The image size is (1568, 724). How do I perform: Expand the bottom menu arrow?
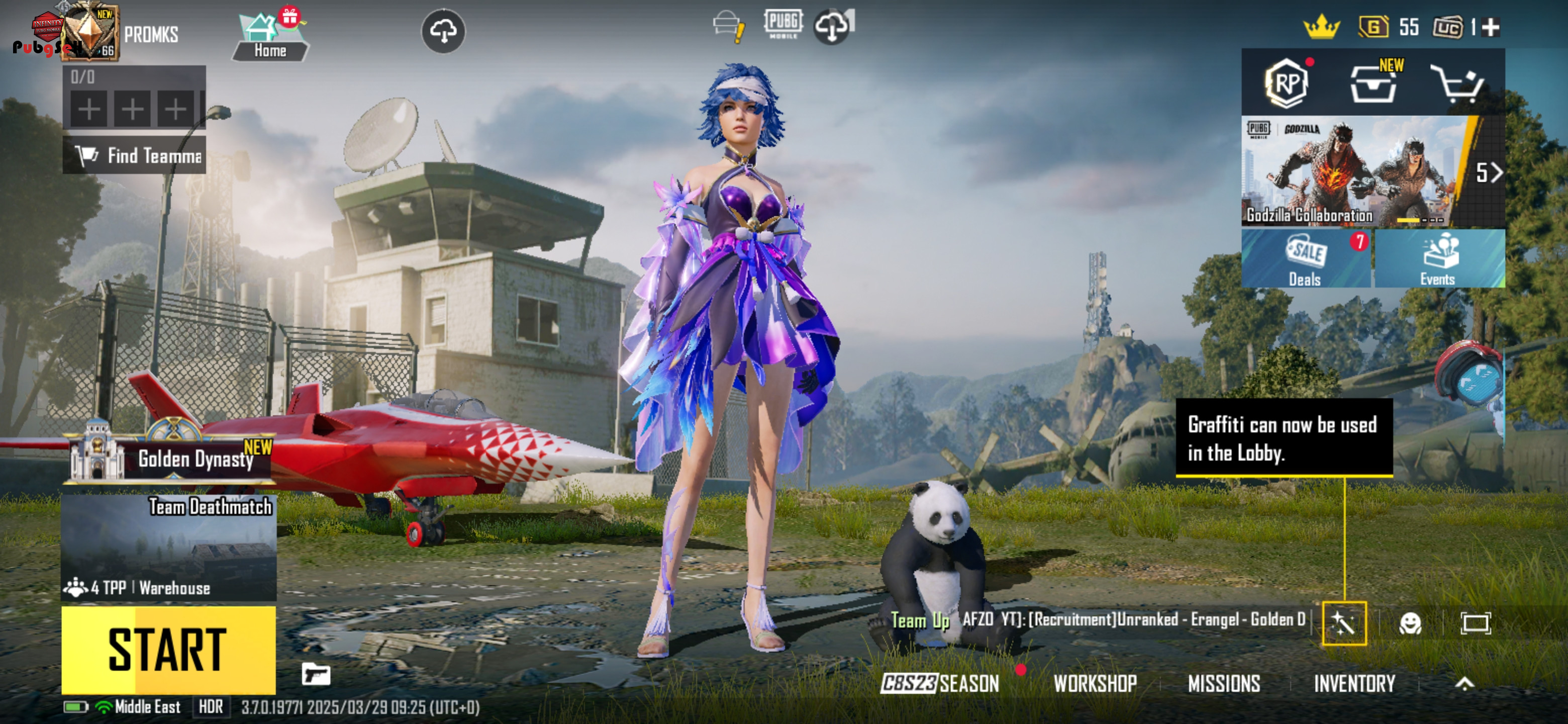pos(1464,683)
